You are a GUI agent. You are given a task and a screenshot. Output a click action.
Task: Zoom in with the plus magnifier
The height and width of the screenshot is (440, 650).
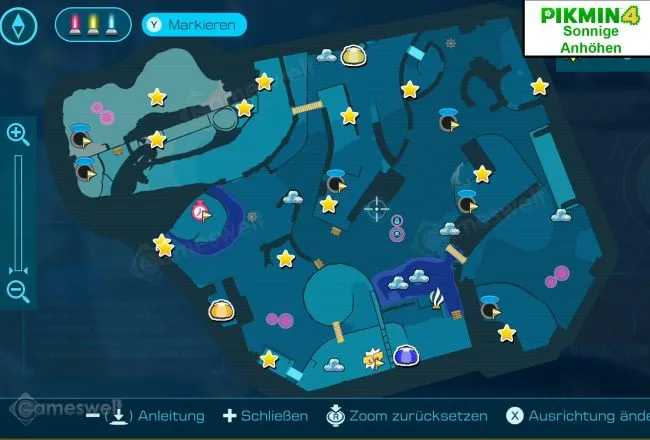pyautogui.click(x=18, y=134)
